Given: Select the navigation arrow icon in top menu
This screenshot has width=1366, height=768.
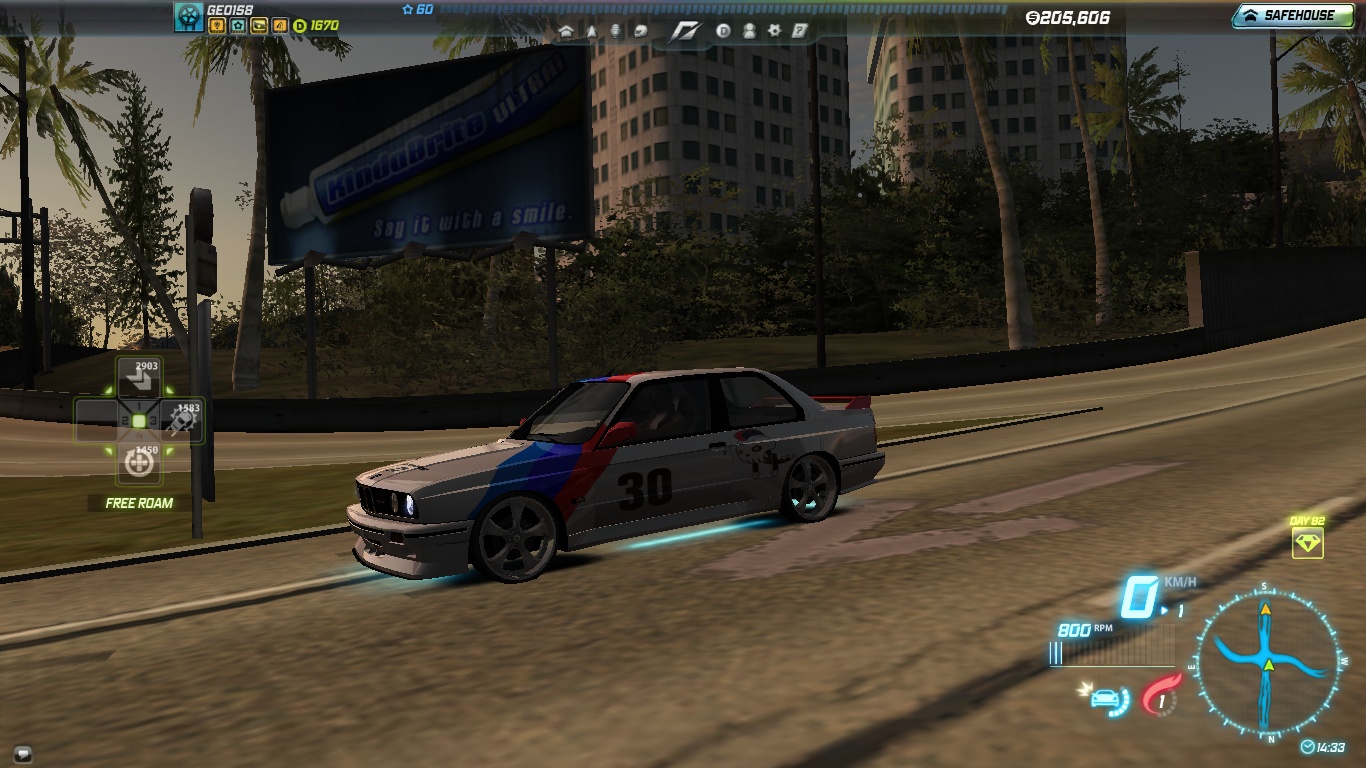Looking at the screenshot, I should 592,31.
